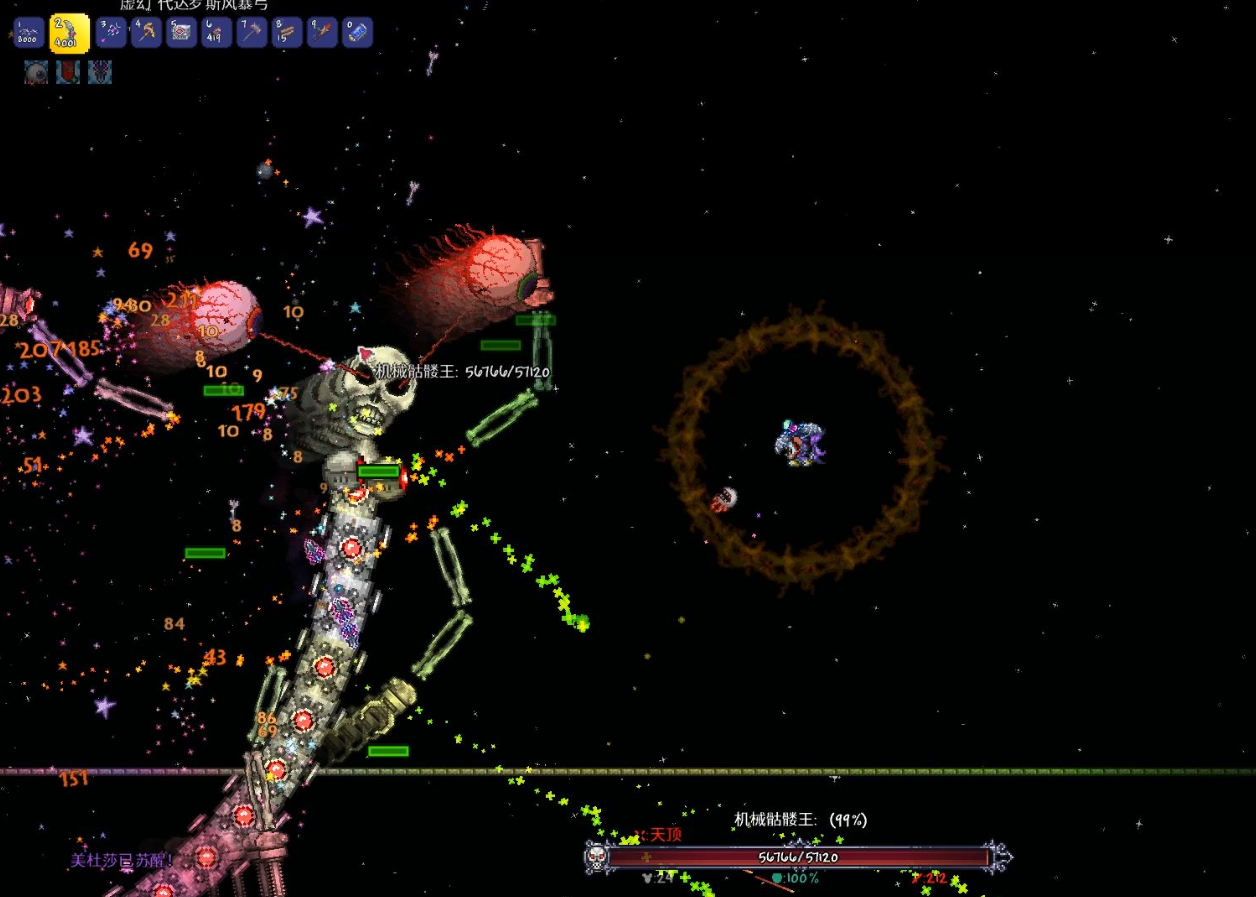Select the pickaxe in hotbar slot 4
Image resolution: width=1256 pixels, height=897 pixels.
pyautogui.click(x=147, y=33)
